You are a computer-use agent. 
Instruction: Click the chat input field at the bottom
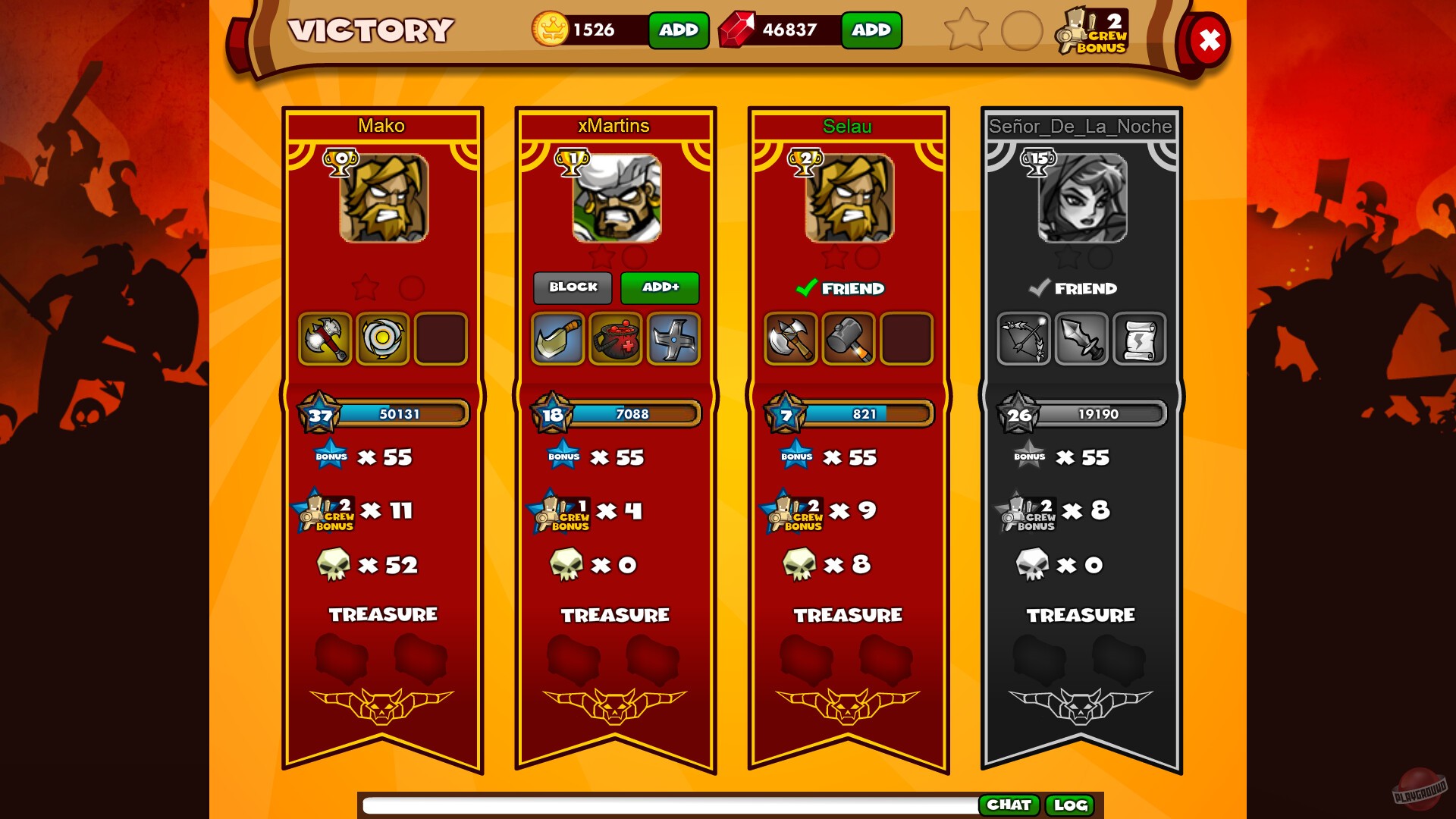(667, 805)
